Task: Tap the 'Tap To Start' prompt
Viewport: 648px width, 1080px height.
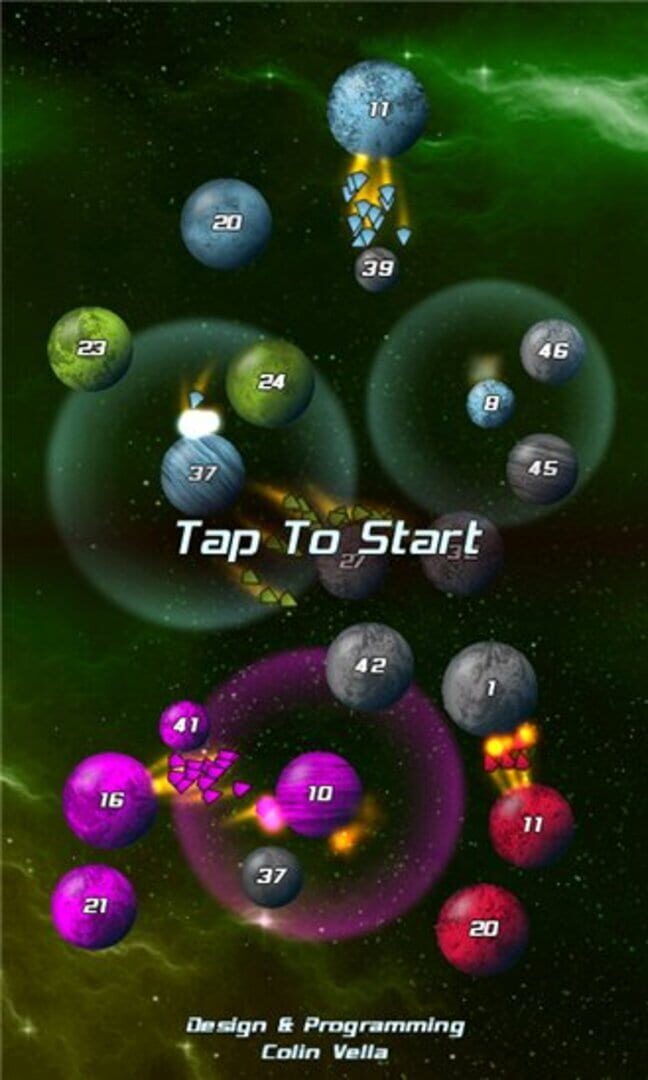Action: [328, 538]
